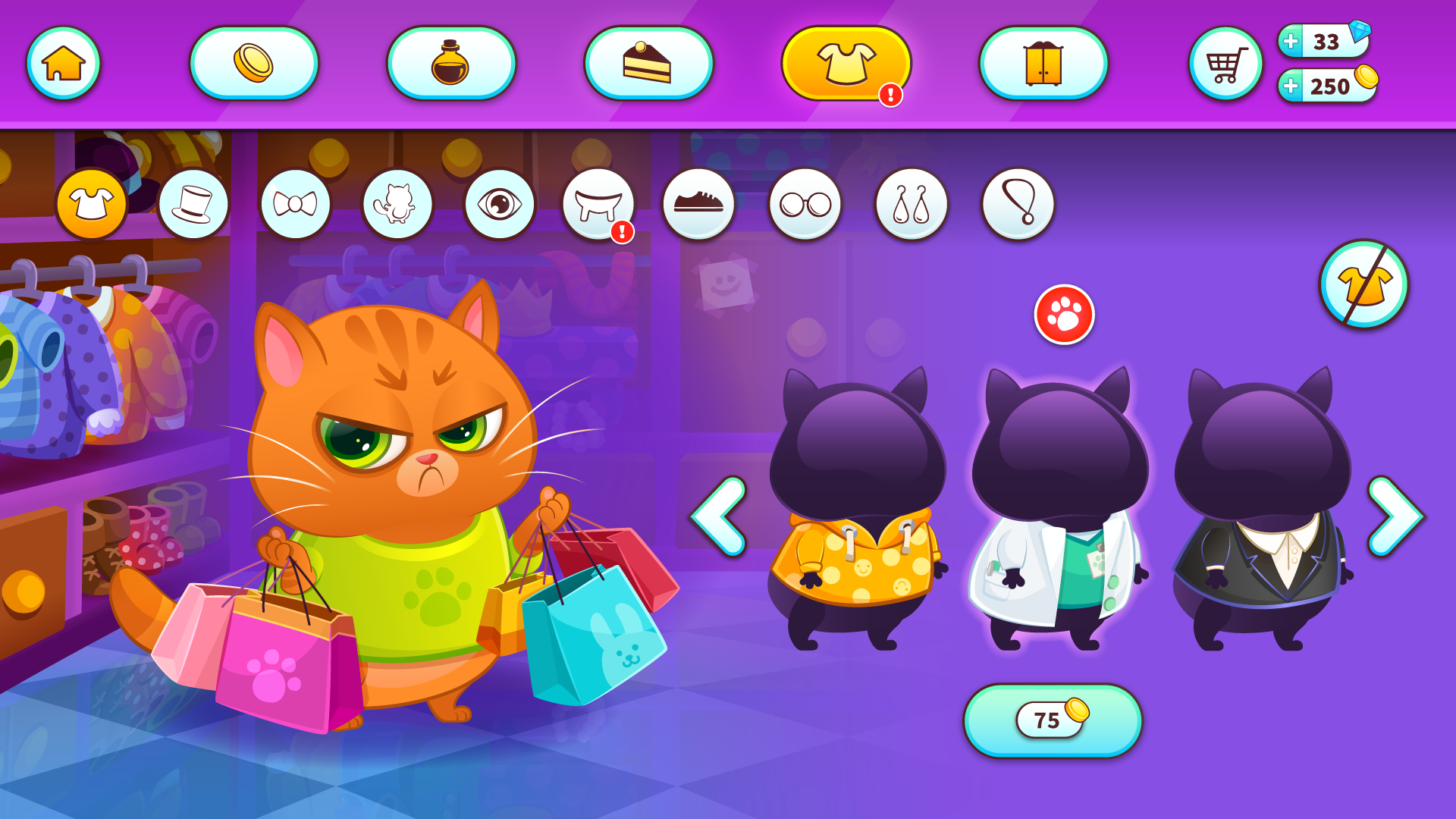This screenshot has width=1456, height=819.
Task: Go to the home screen
Action: (64, 64)
